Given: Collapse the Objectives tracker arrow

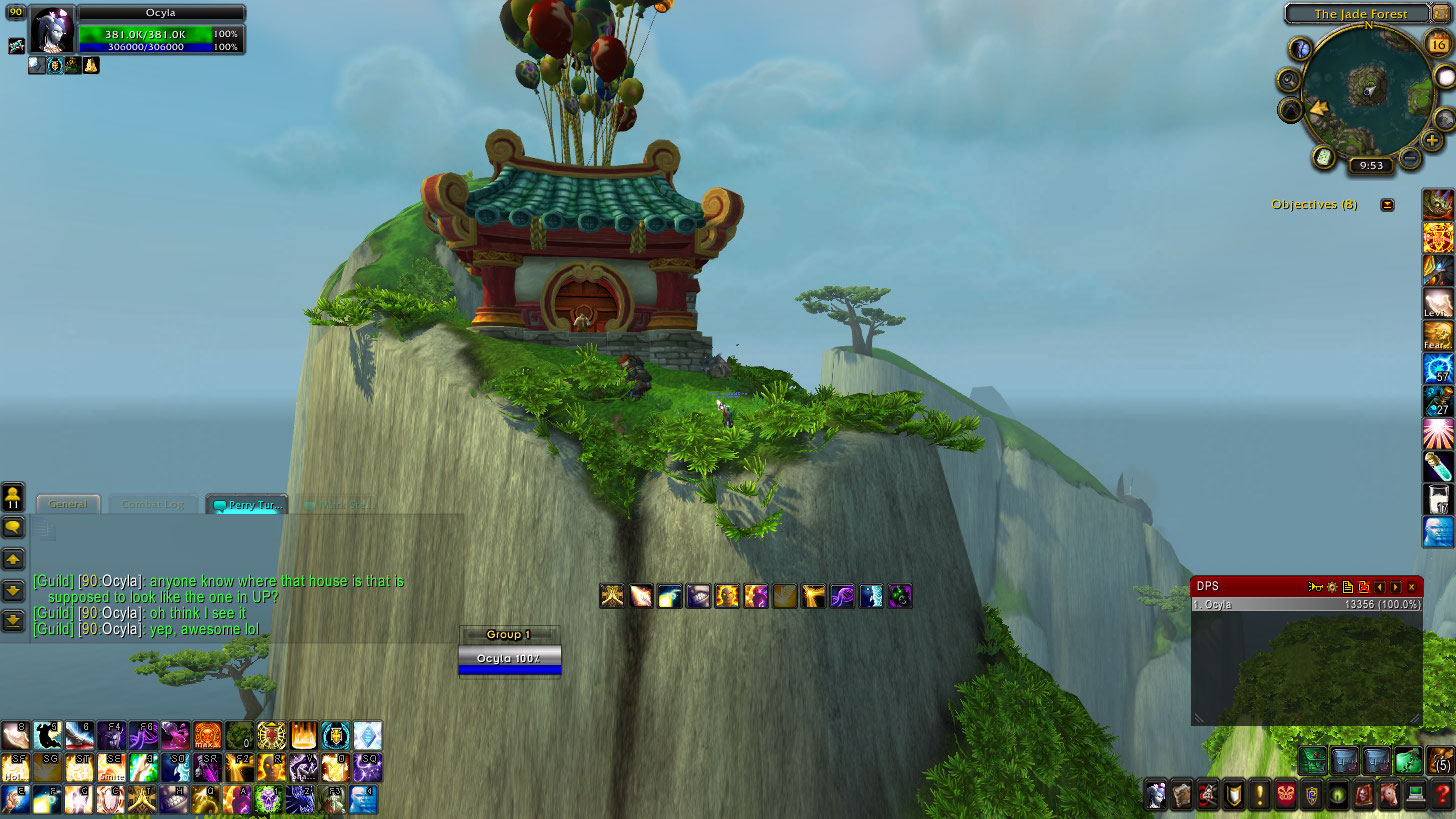Looking at the screenshot, I should coord(1387,204).
